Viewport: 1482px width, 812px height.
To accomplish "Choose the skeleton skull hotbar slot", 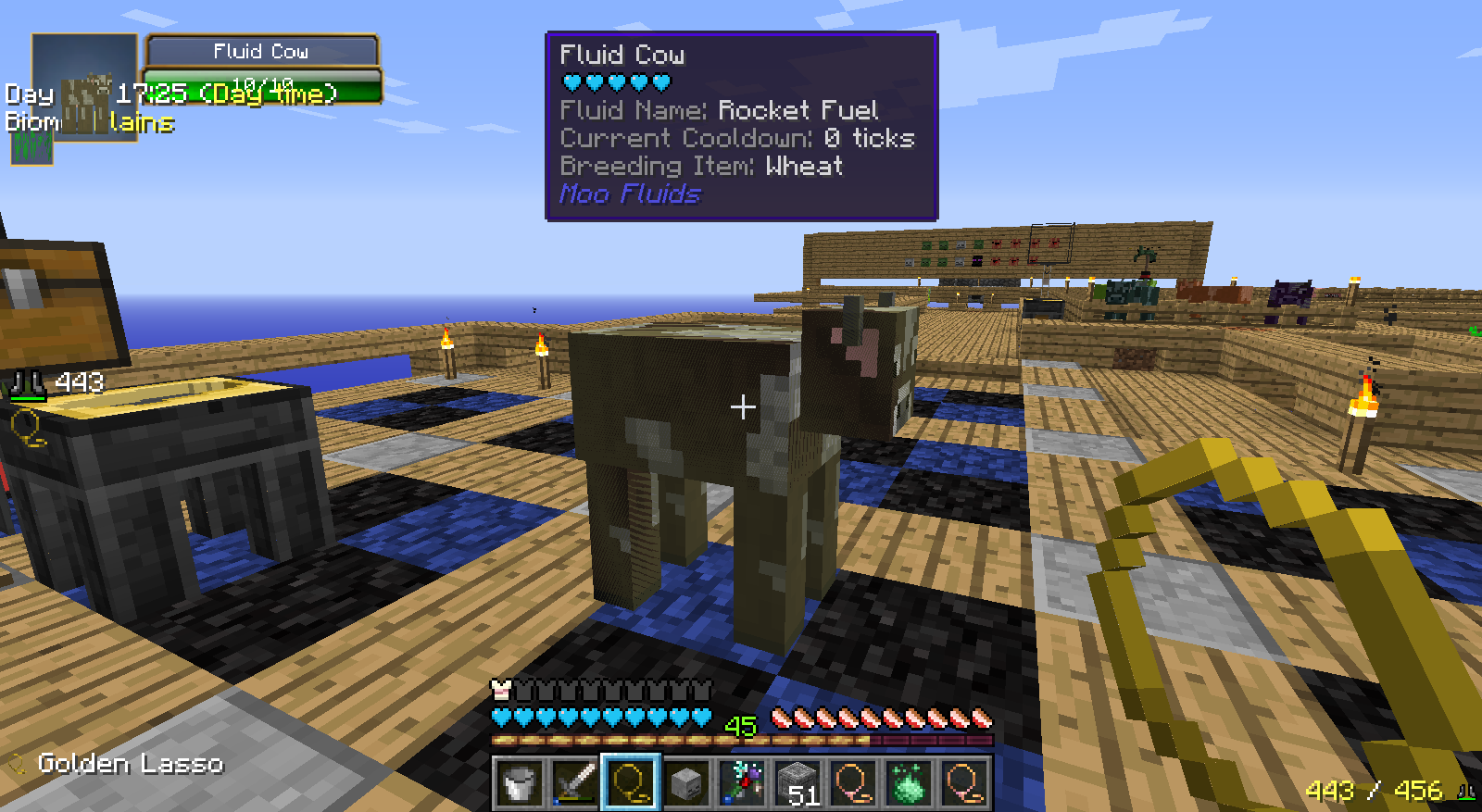I will (x=686, y=783).
